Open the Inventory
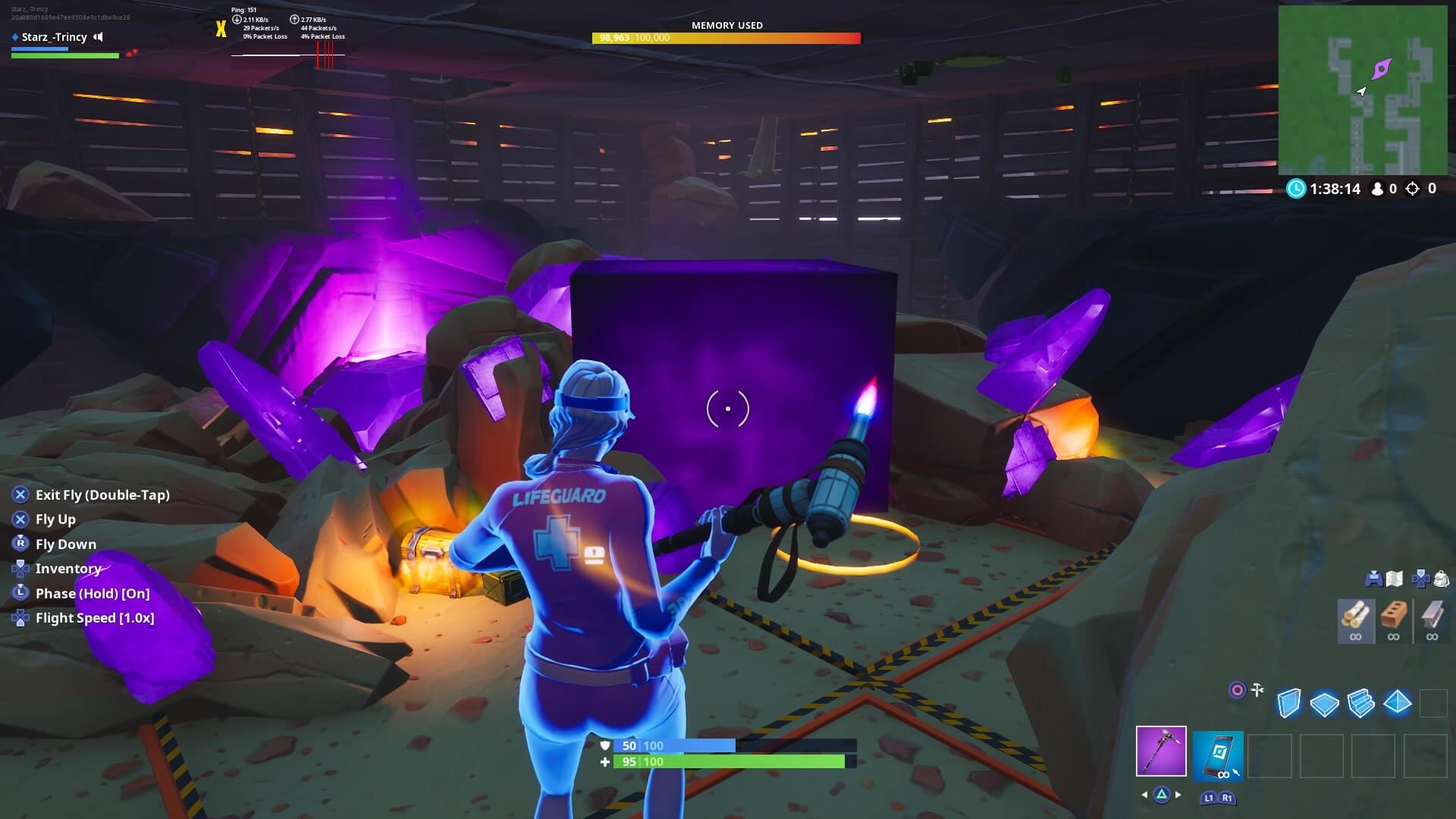Image resolution: width=1456 pixels, height=819 pixels. [x=68, y=568]
